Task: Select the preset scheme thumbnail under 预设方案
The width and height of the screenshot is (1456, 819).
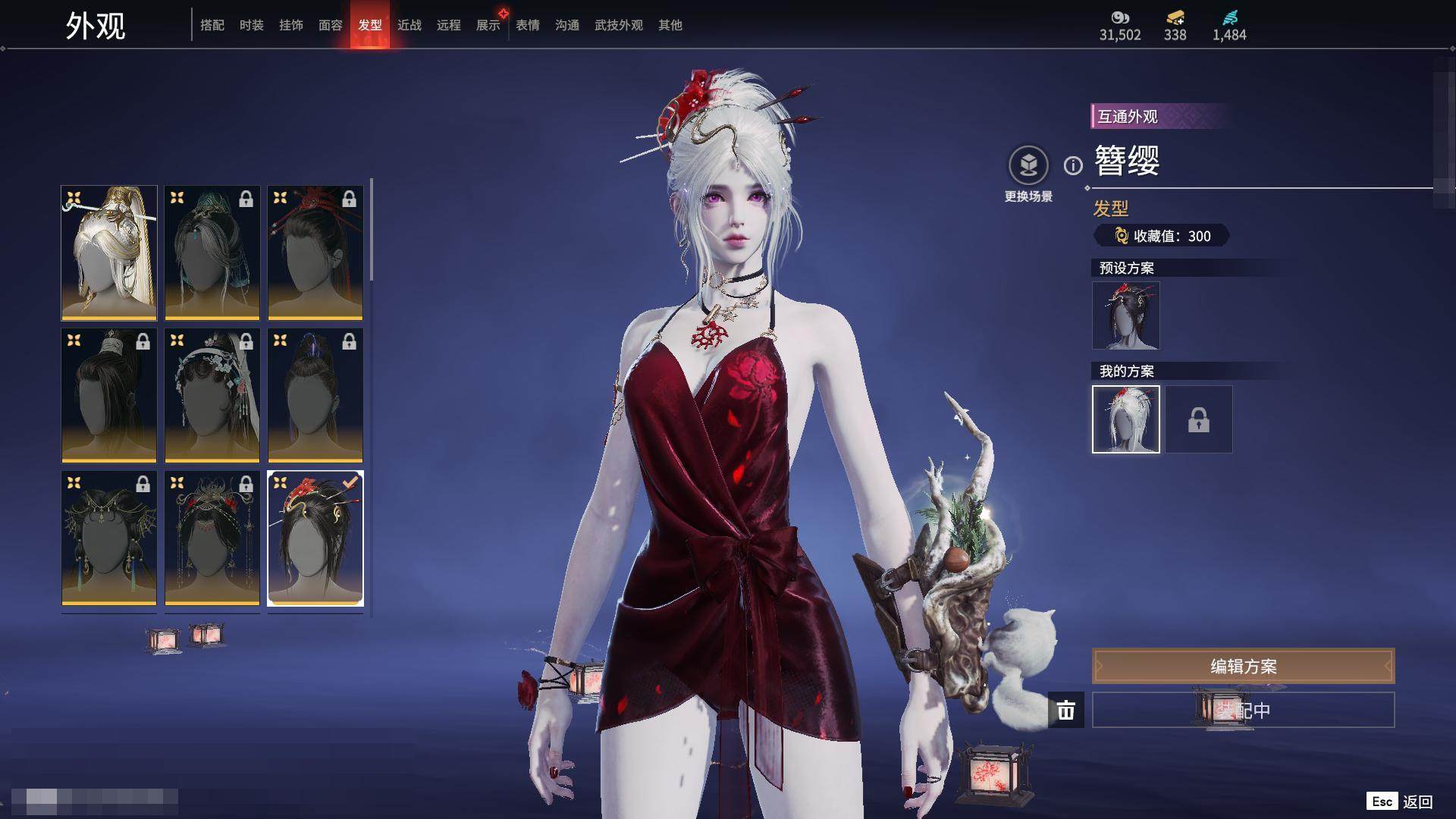Action: point(1126,315)
